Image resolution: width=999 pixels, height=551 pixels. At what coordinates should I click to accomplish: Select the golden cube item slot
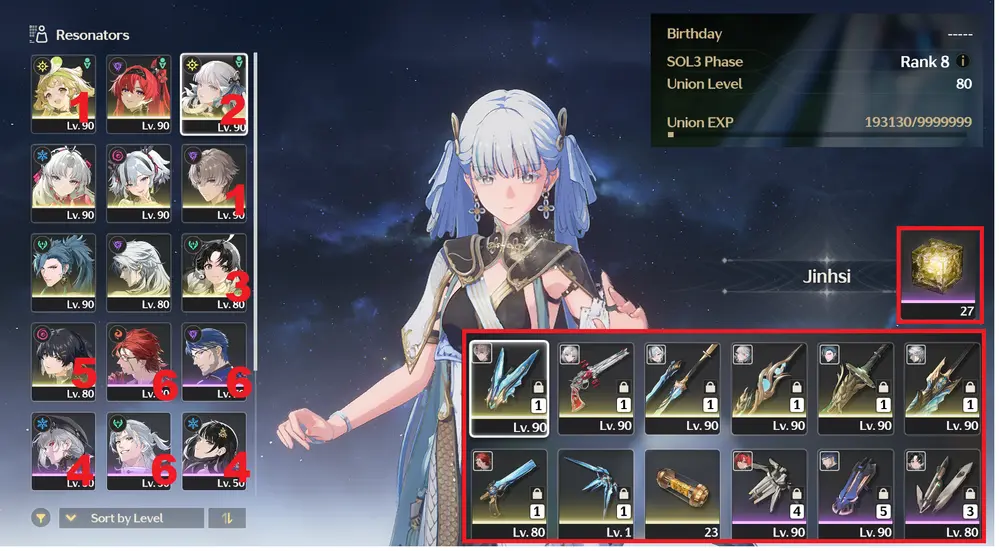(940, 274)
